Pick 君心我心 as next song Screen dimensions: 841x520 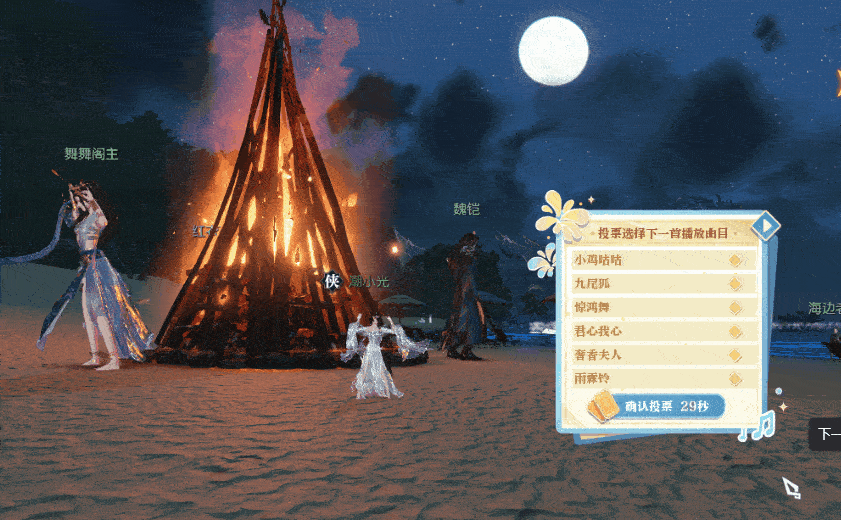click(660, 331)
